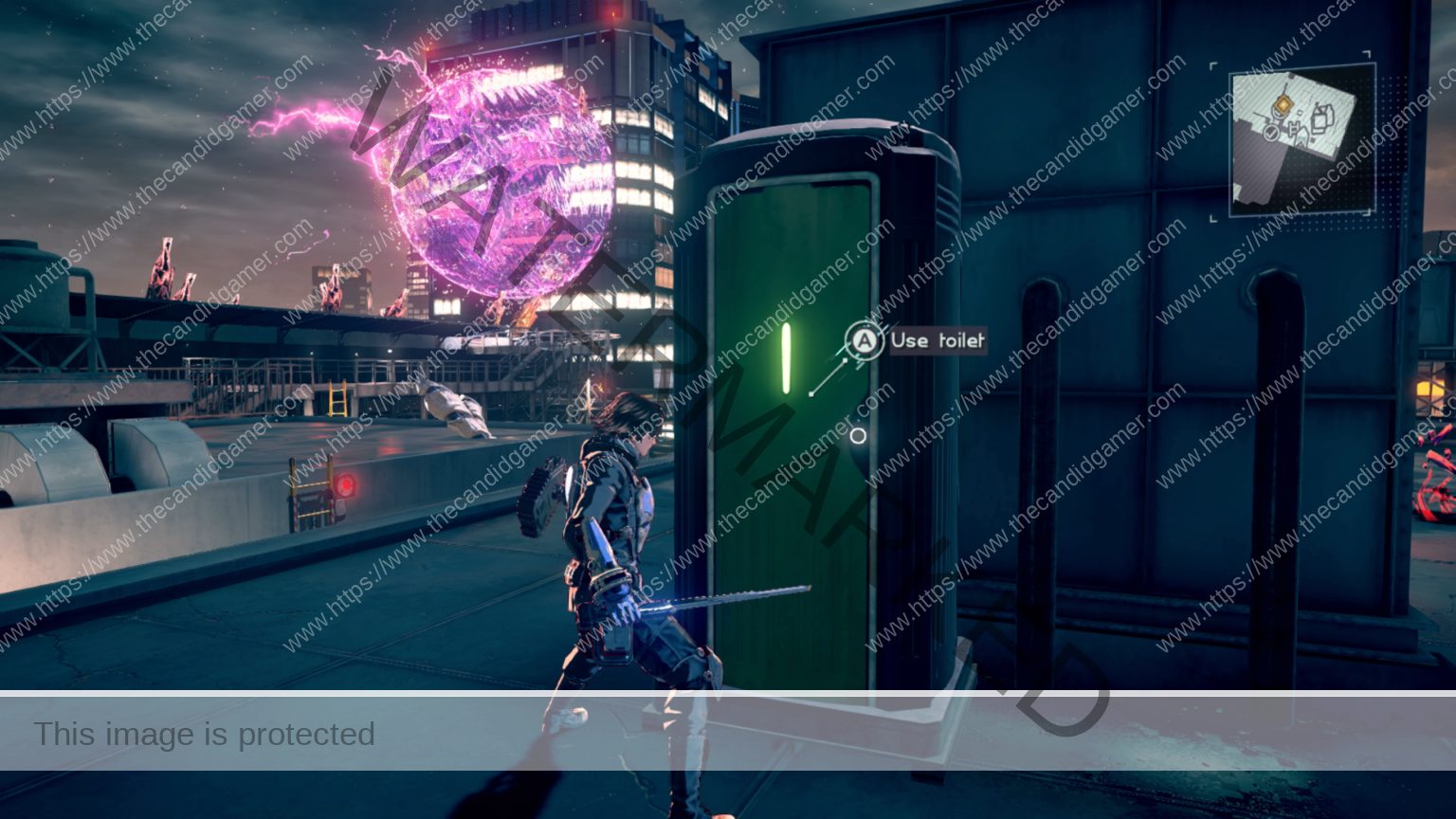Image resolution: width=1456 pixels, height=819 pixels.
Task: Click the A button prompt icon
Action: (864, 342)
